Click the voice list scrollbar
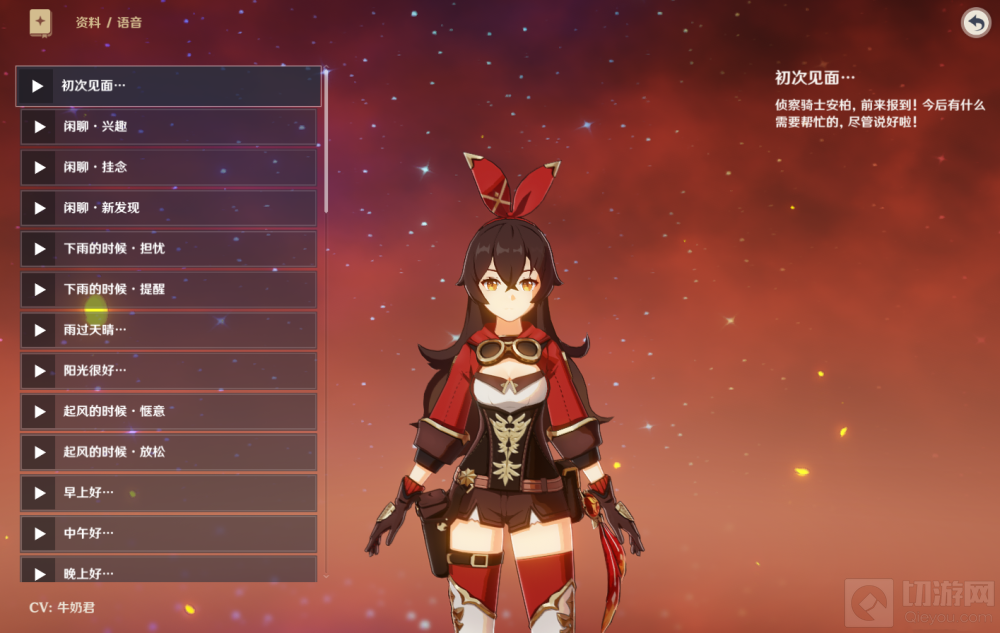Viewport: 1000px width, 633px height. [x=326, y=140]
